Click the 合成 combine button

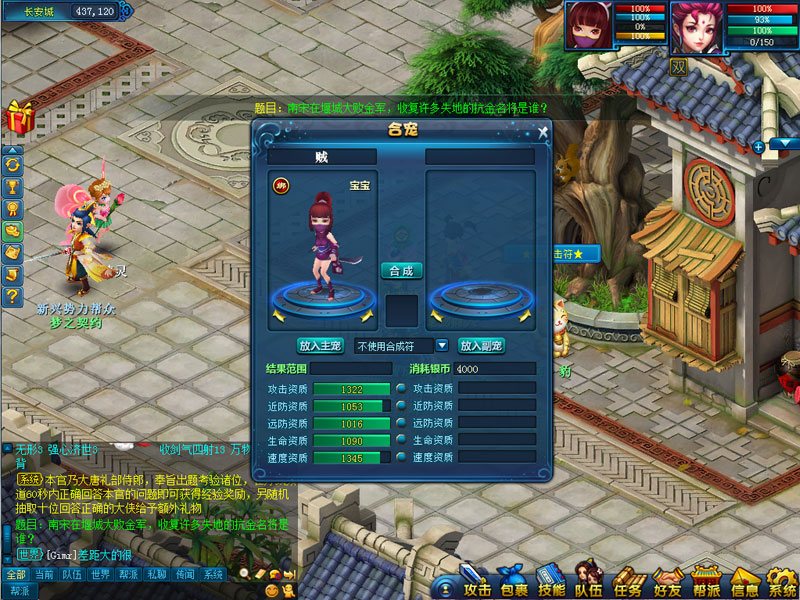click(x=401, y=270)
